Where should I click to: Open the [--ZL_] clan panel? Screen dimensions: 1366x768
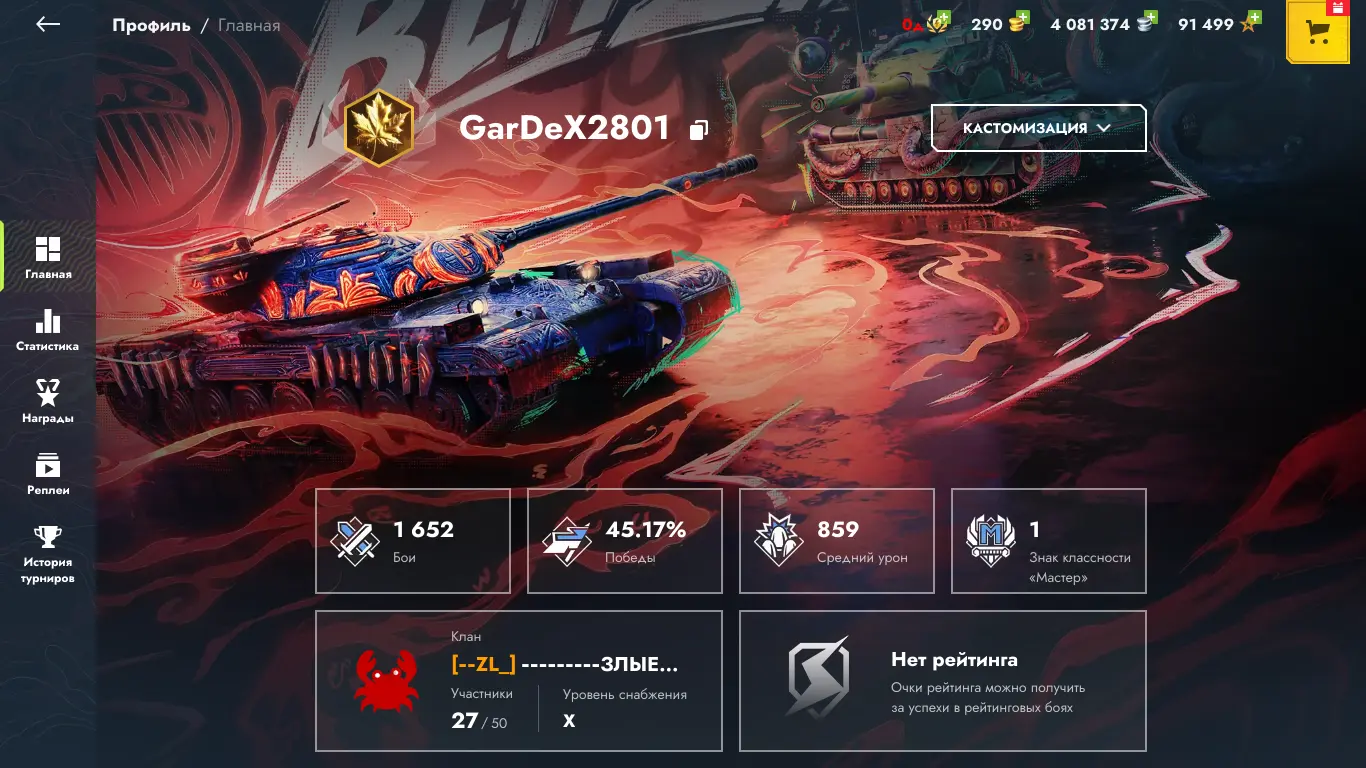519,681
